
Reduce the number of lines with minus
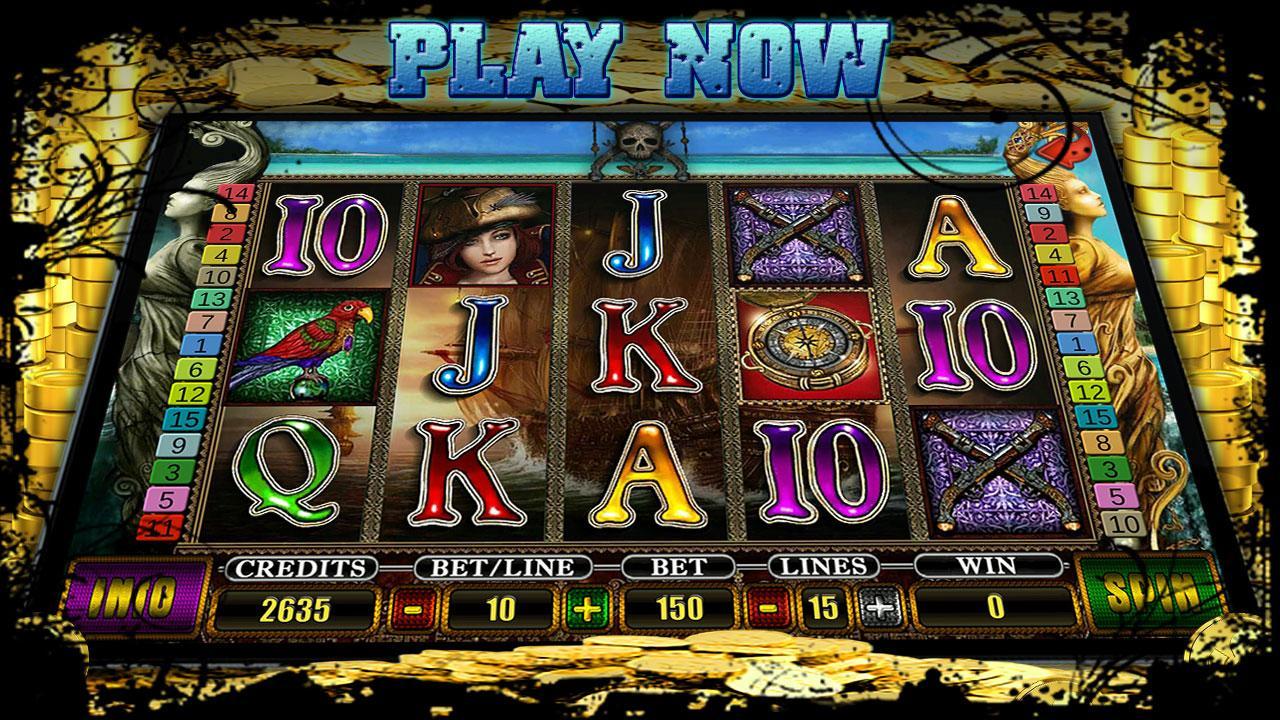(x=765, y=608)
